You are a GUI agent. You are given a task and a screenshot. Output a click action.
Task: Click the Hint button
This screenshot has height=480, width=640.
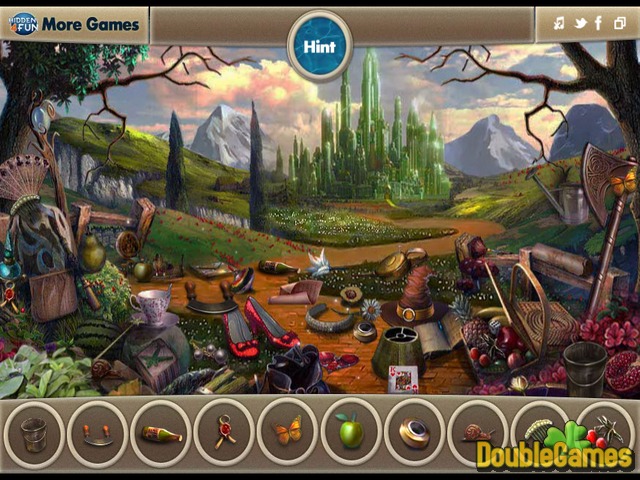coord(319,46)
